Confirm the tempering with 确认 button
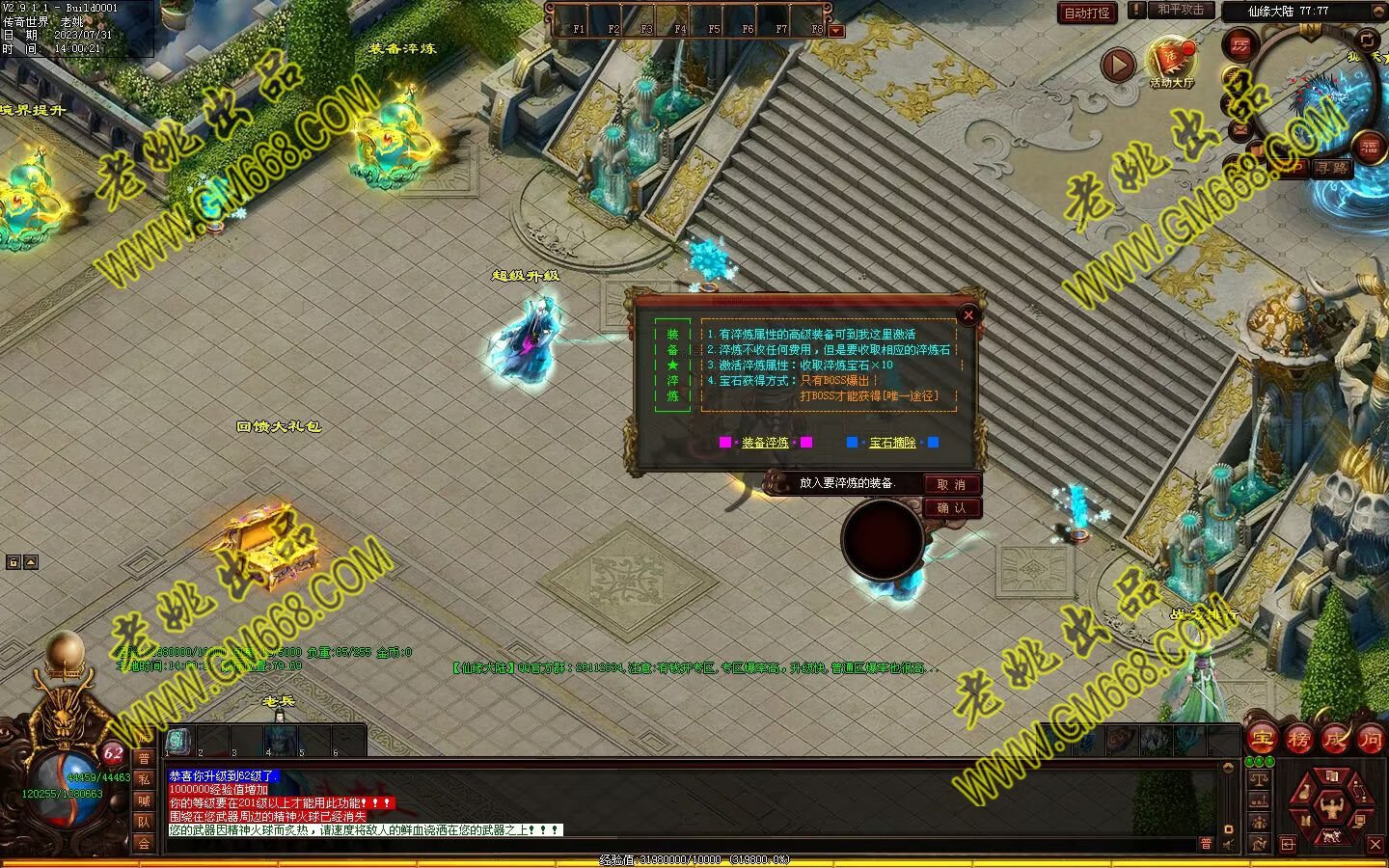This screenshot has height=868, width=1389. pyautogui.click(x=951, y=507)
